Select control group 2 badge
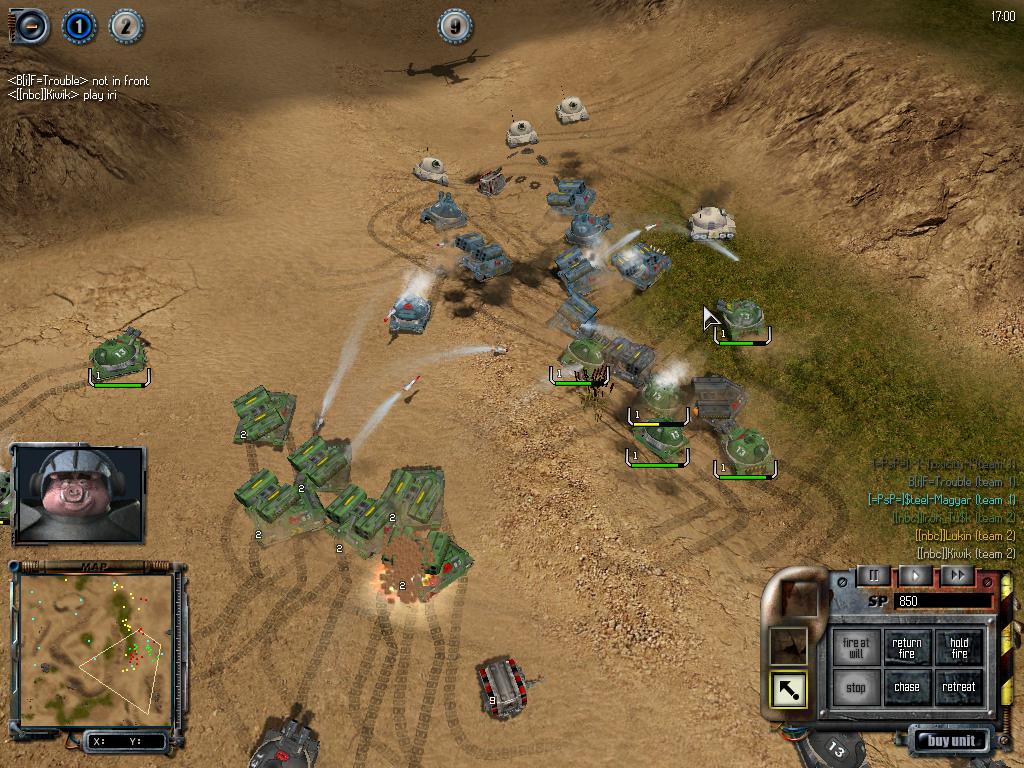The height and width of the screenshot is (768, 1024). pyautogui.click(x=125, y=26)
